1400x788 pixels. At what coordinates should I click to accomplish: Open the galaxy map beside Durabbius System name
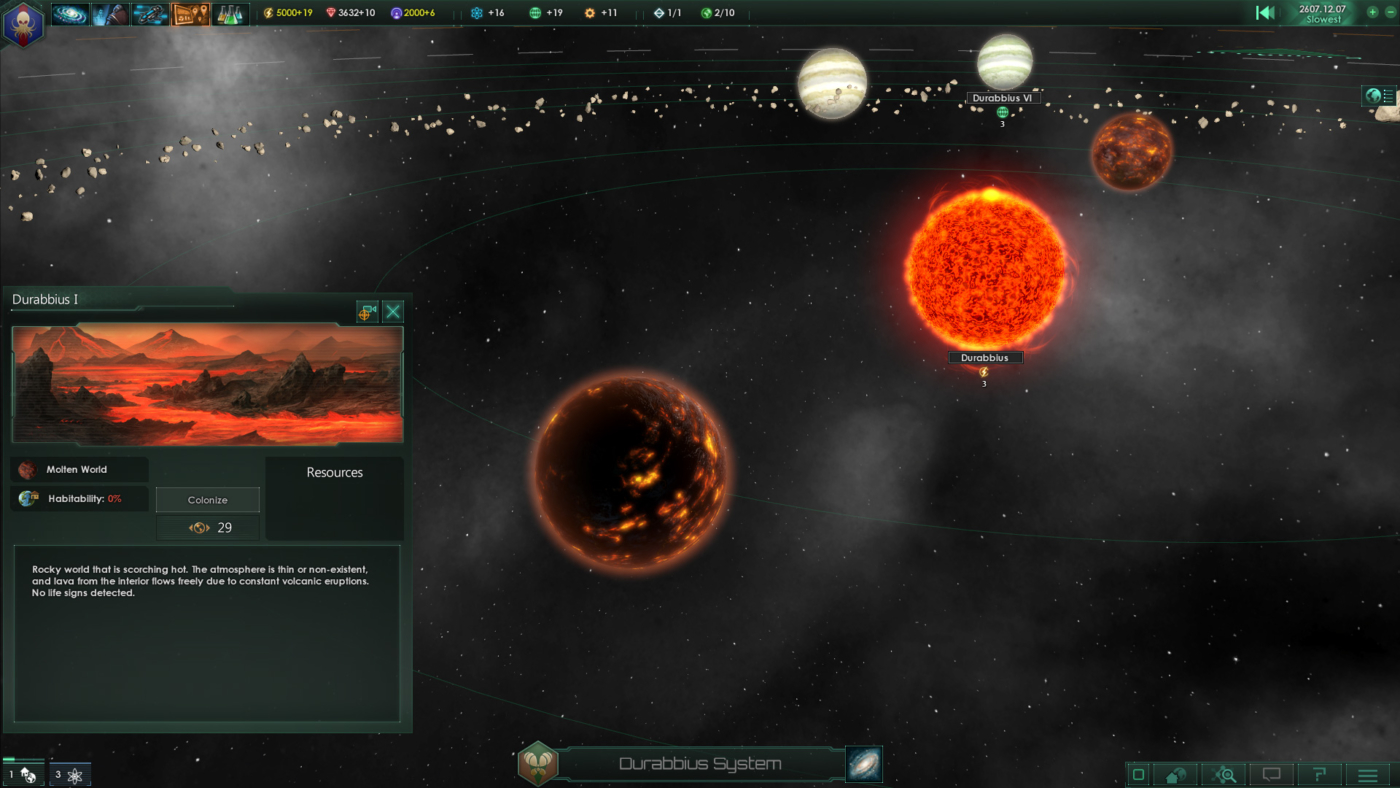[863, 763]
